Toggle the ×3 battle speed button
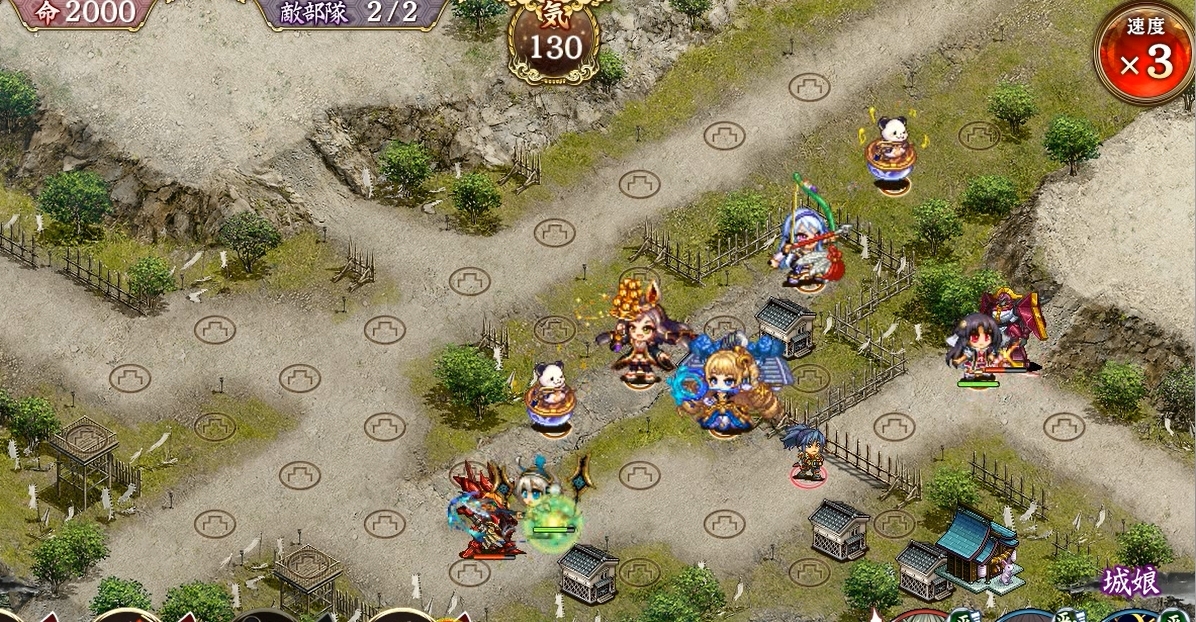Image resolution: width=1196 pixels, height=622 pixels. (x=1144, y=52)
